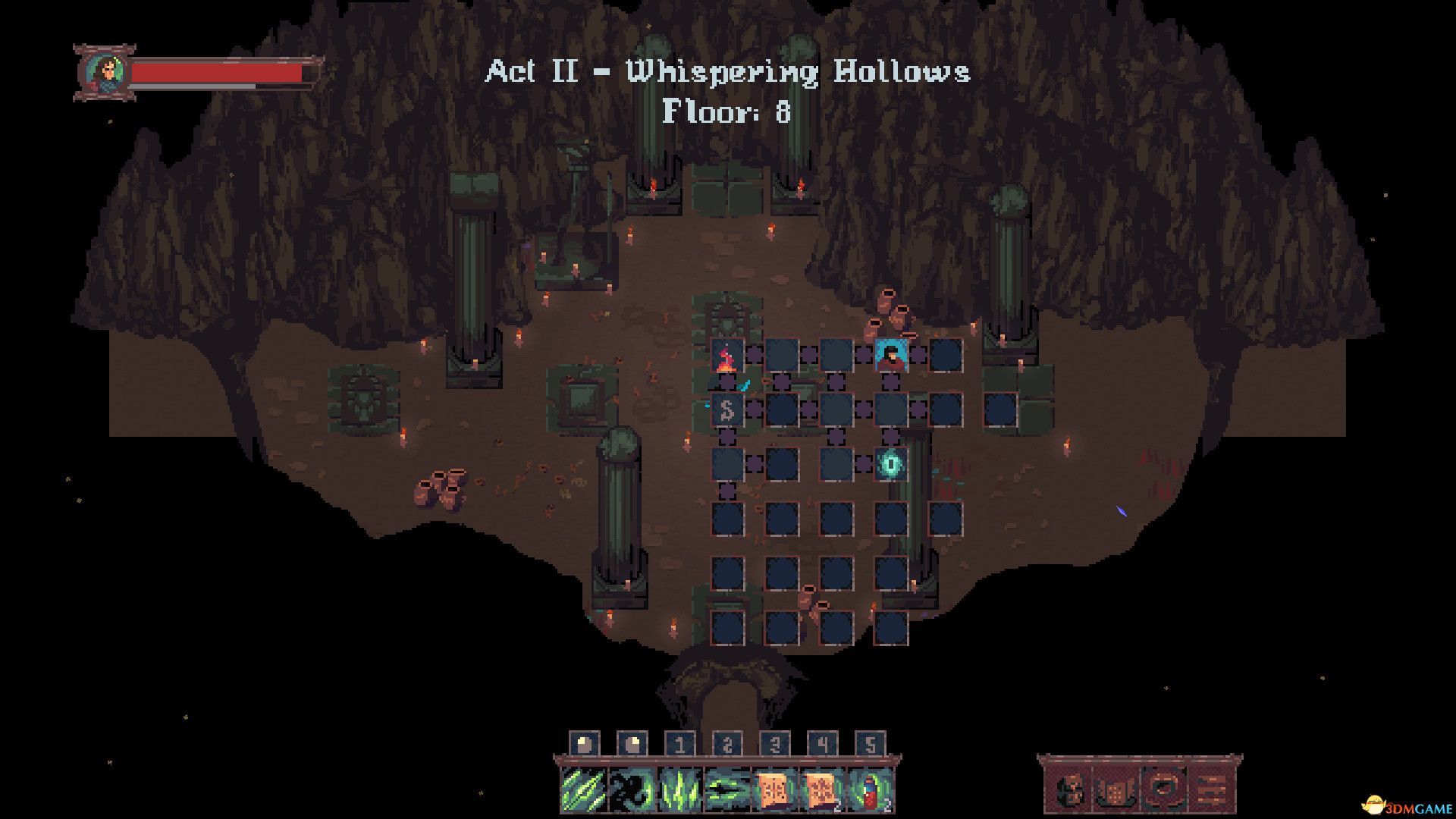Use the black shadow creature ability
1456x819 pixels.
point(631,789)
